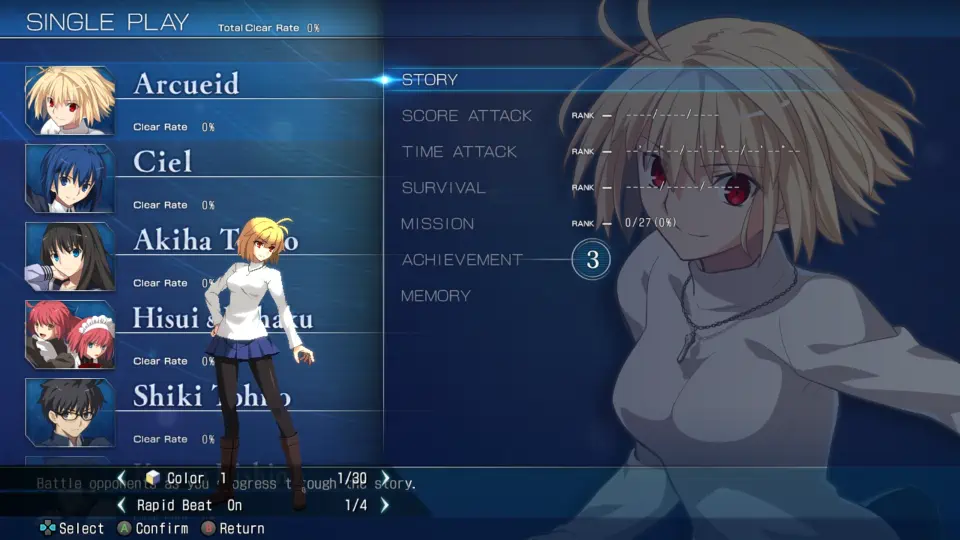Open SCORE ATTACK mode
The width and height of the screenshot is (960, 540).
coord(466,116)
